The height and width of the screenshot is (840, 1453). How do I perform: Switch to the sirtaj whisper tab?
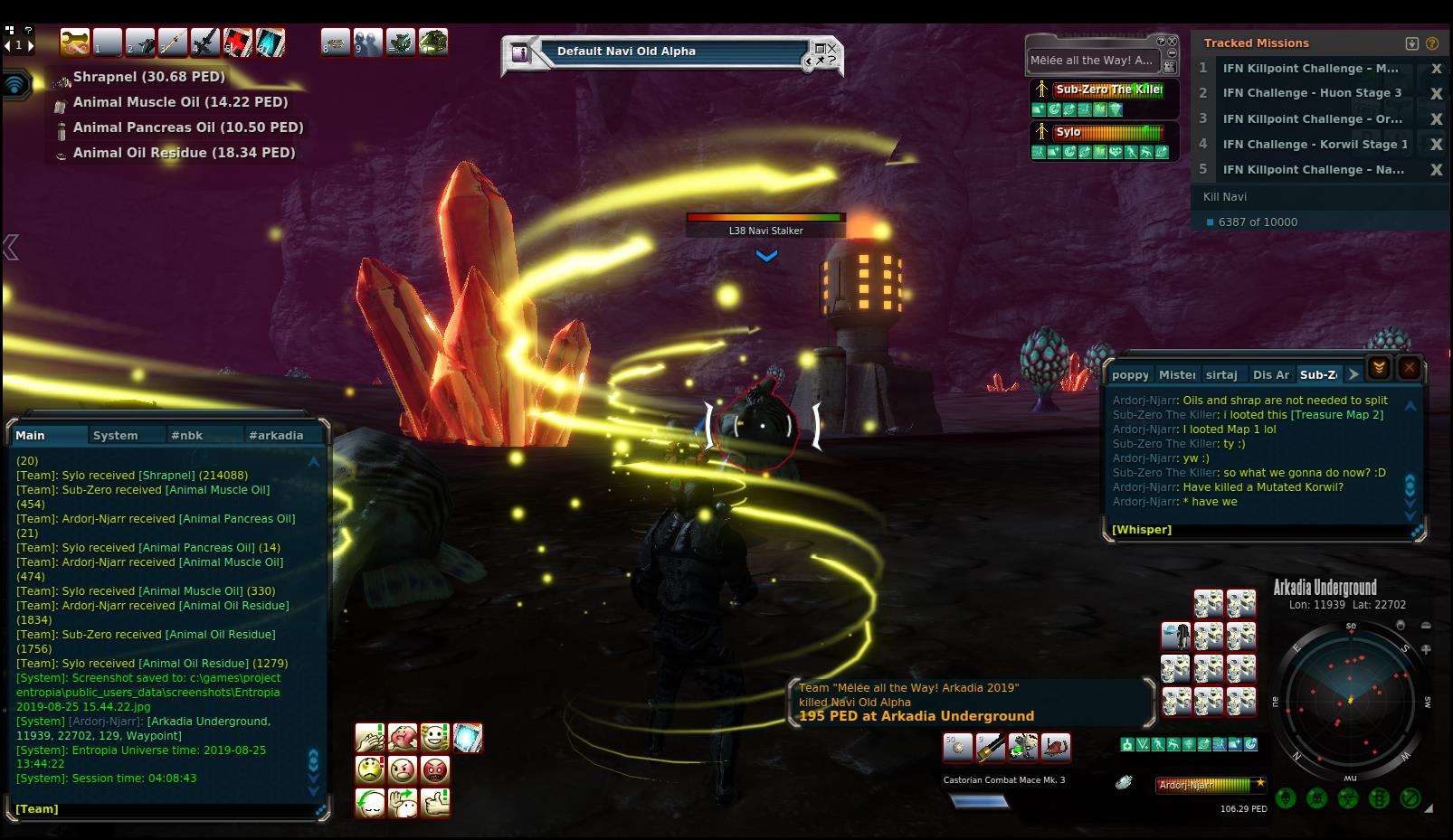coord(1221,374)
